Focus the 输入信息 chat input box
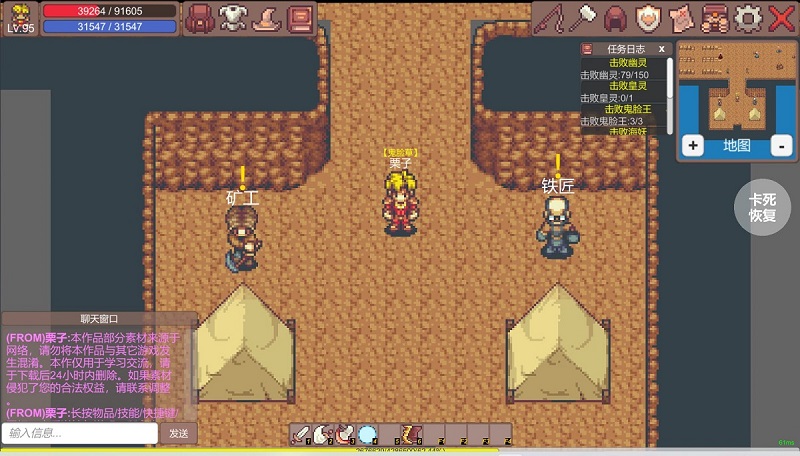Image resolution: width=800 pixels, height=456 pixels. pos(80,433)
